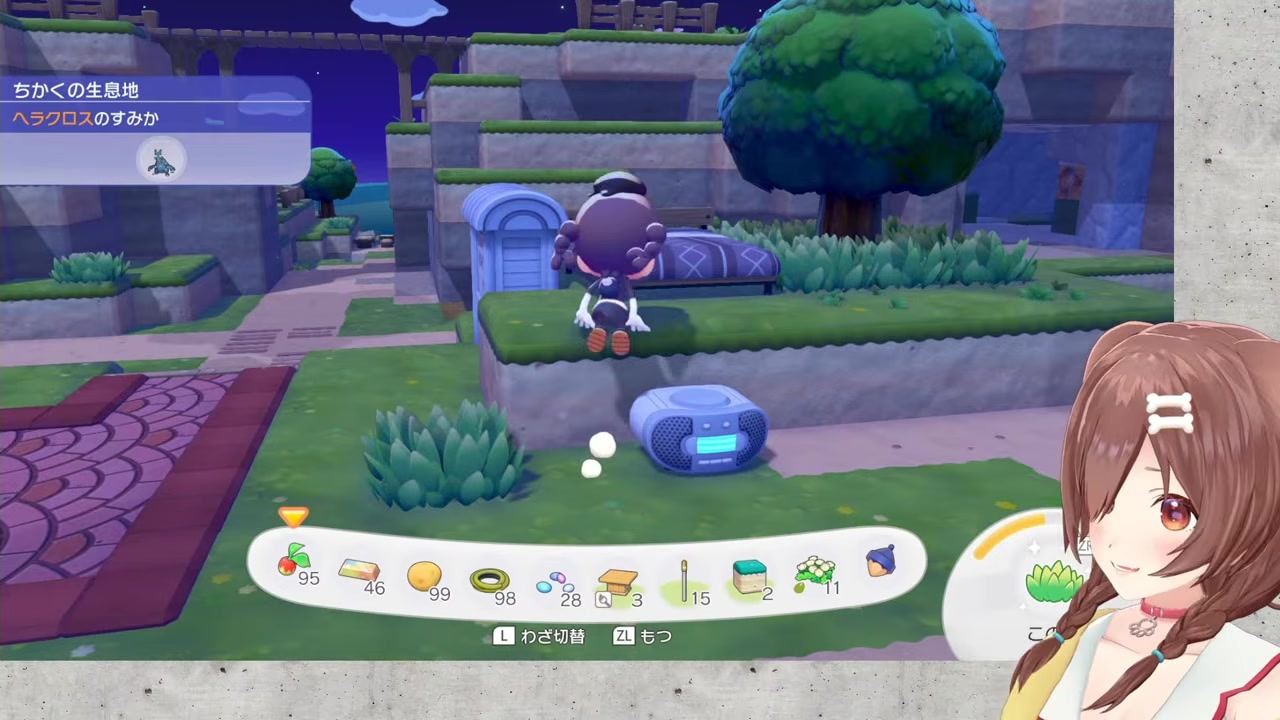This screenshot has width=1280, height=720.
Task: Select the red berry hotbar slot
Action: pos(295,565)
